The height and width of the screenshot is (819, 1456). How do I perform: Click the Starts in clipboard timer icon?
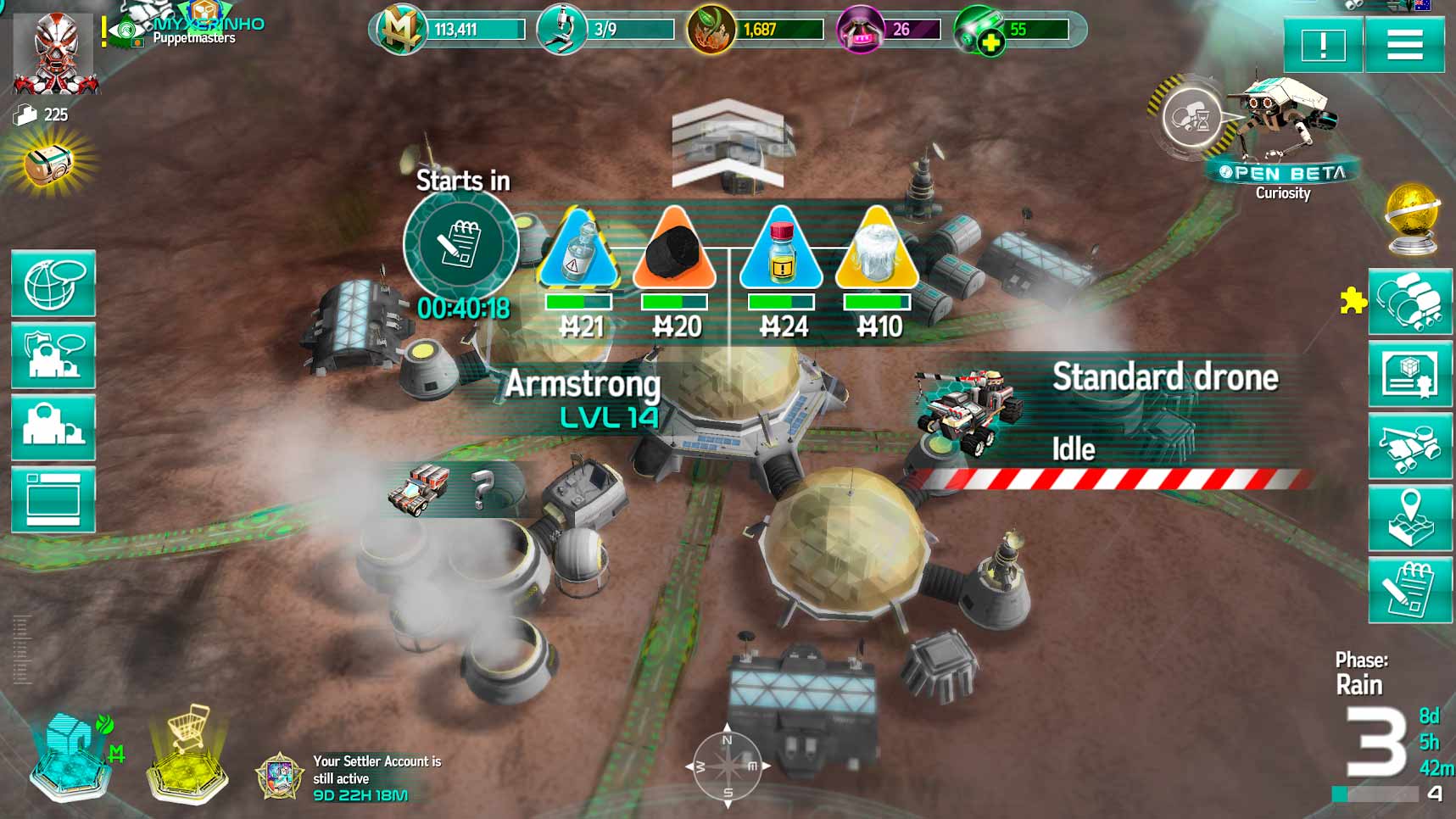pos(460,244)
